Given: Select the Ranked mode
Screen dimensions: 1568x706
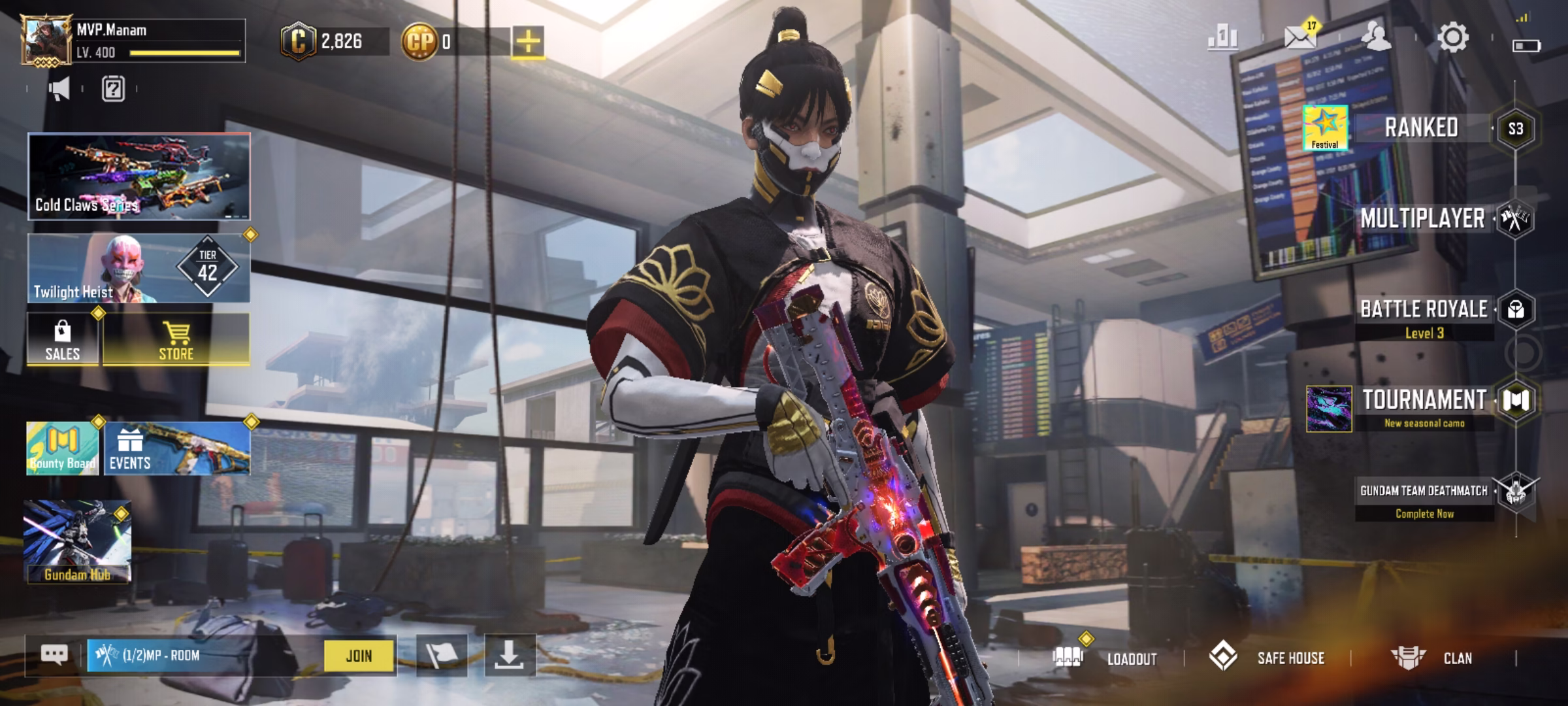Looking at the screenshot, I should 1422,128.
